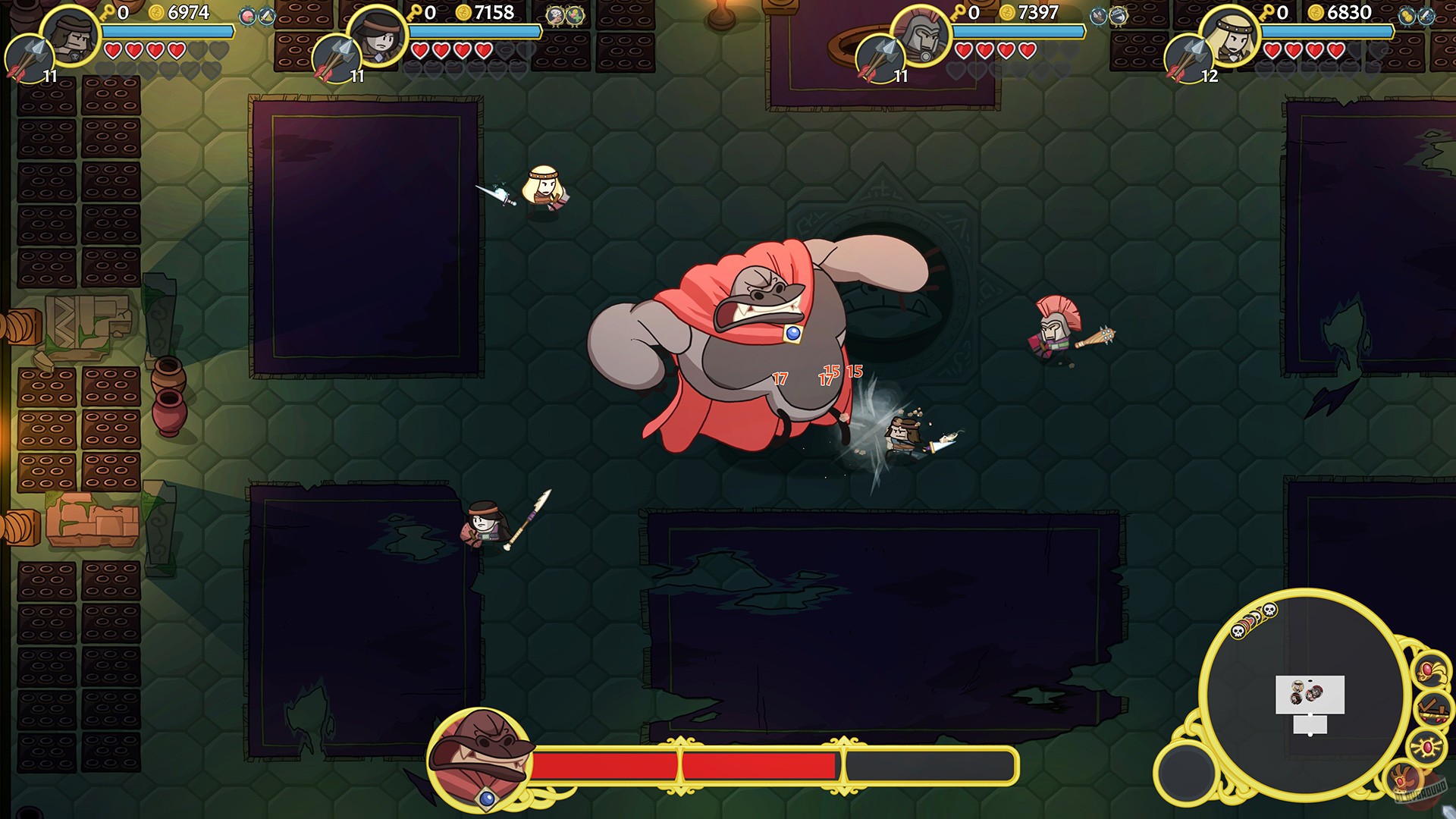Click the coin icon next to 7397
Image resolution: width=1456 pixels, height=819 pixels.
click(1007, 13)
